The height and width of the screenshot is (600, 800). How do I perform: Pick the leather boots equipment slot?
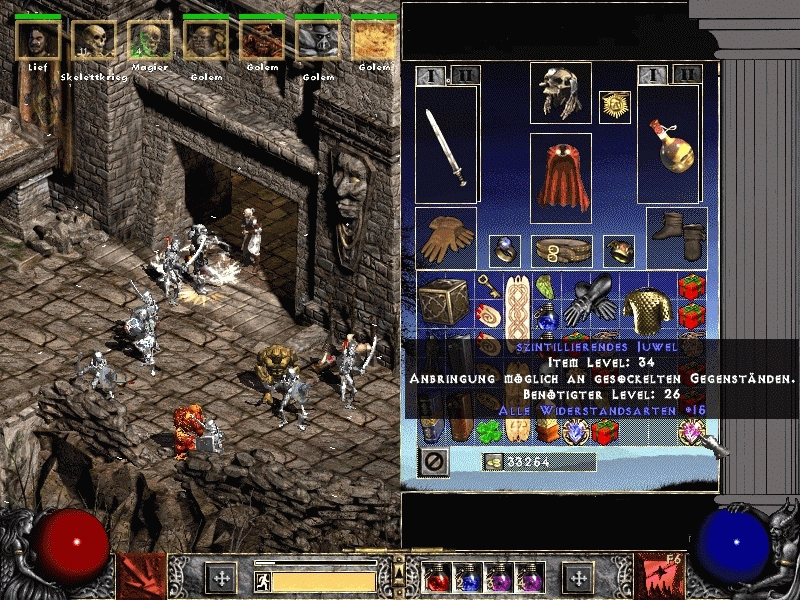[x=677, y=238]
